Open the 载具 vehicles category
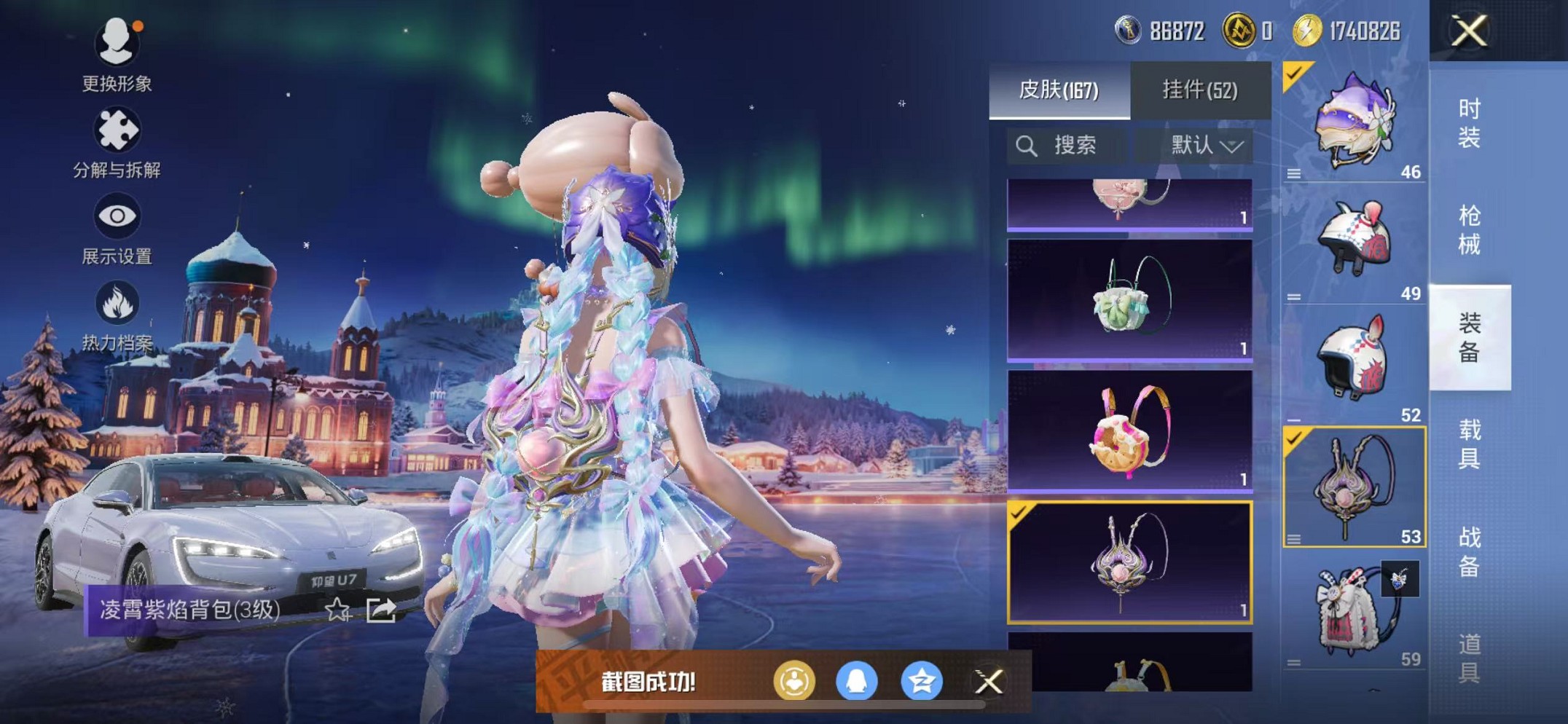This screenshot has height=724, width=1568. pyautogui.click(x=1469, y=444)
